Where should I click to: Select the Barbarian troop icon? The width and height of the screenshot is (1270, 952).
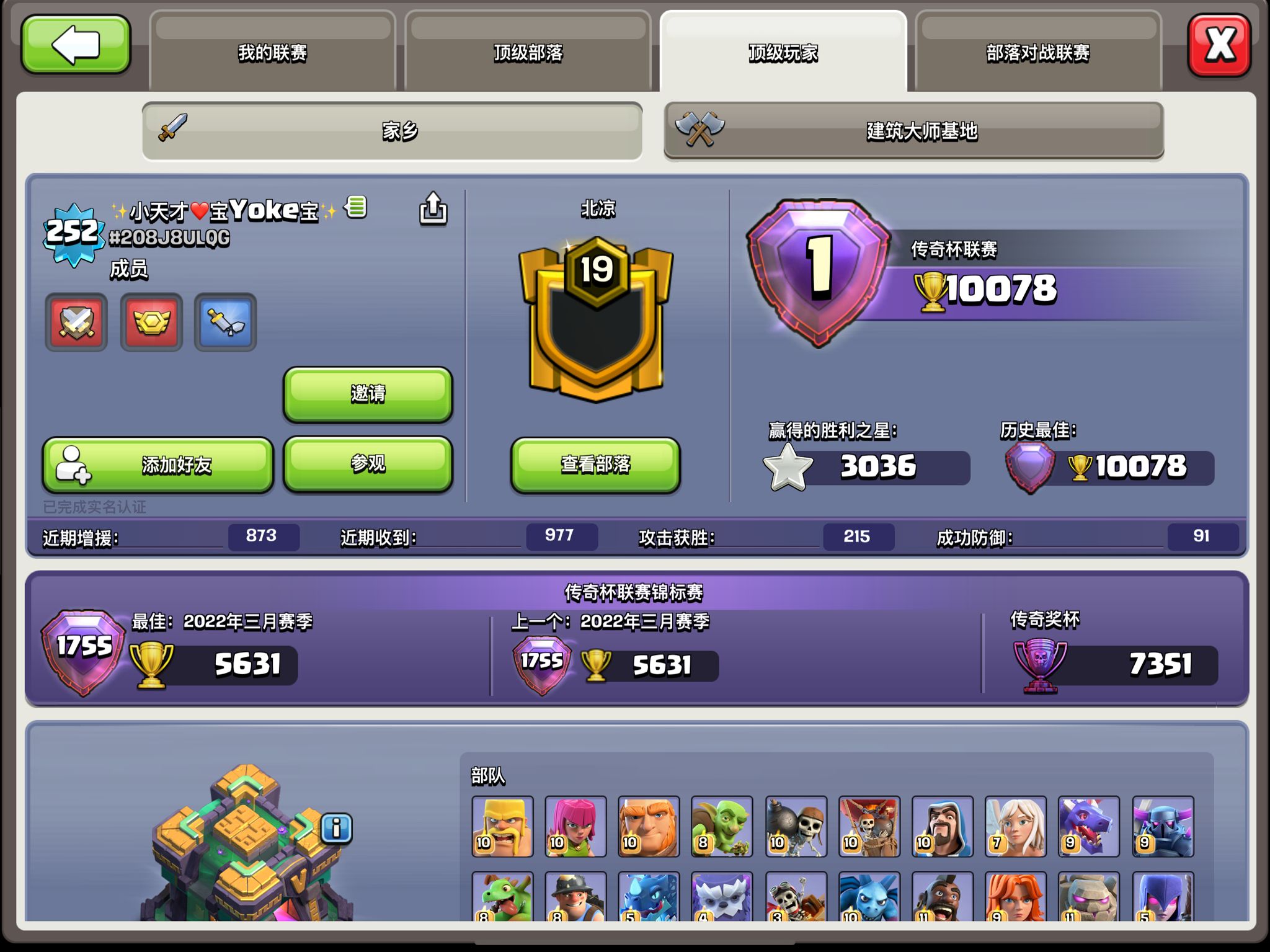pos(502,827)
